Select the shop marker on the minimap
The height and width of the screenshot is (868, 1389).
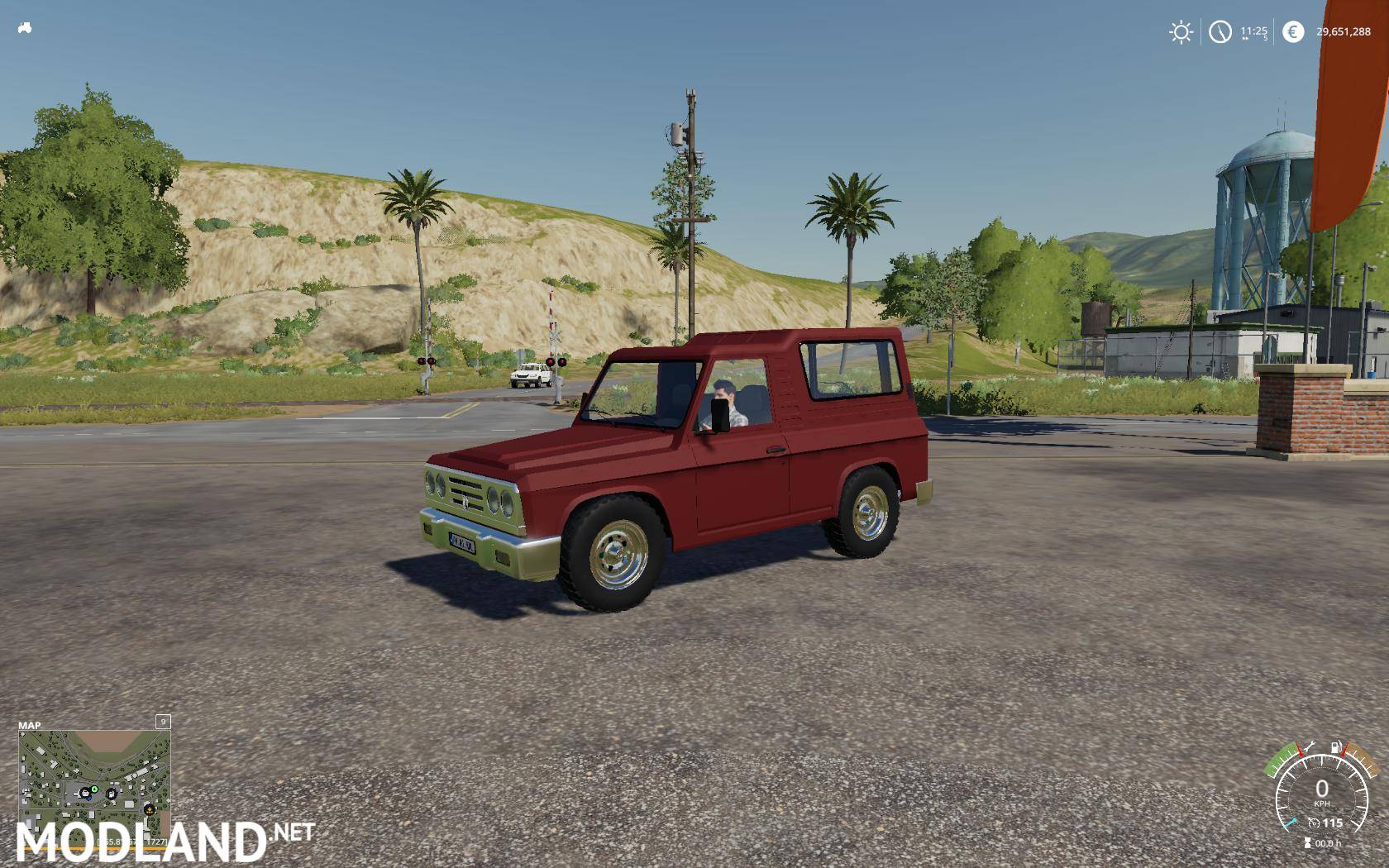point(85,793)
